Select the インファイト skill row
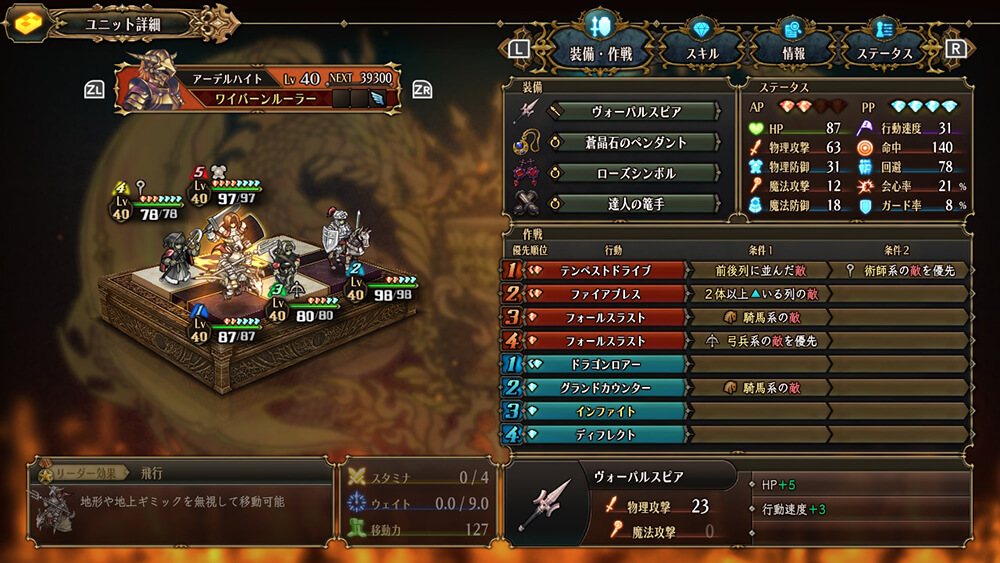Viewport: 1000px width, 563px height. click(607, 411)
